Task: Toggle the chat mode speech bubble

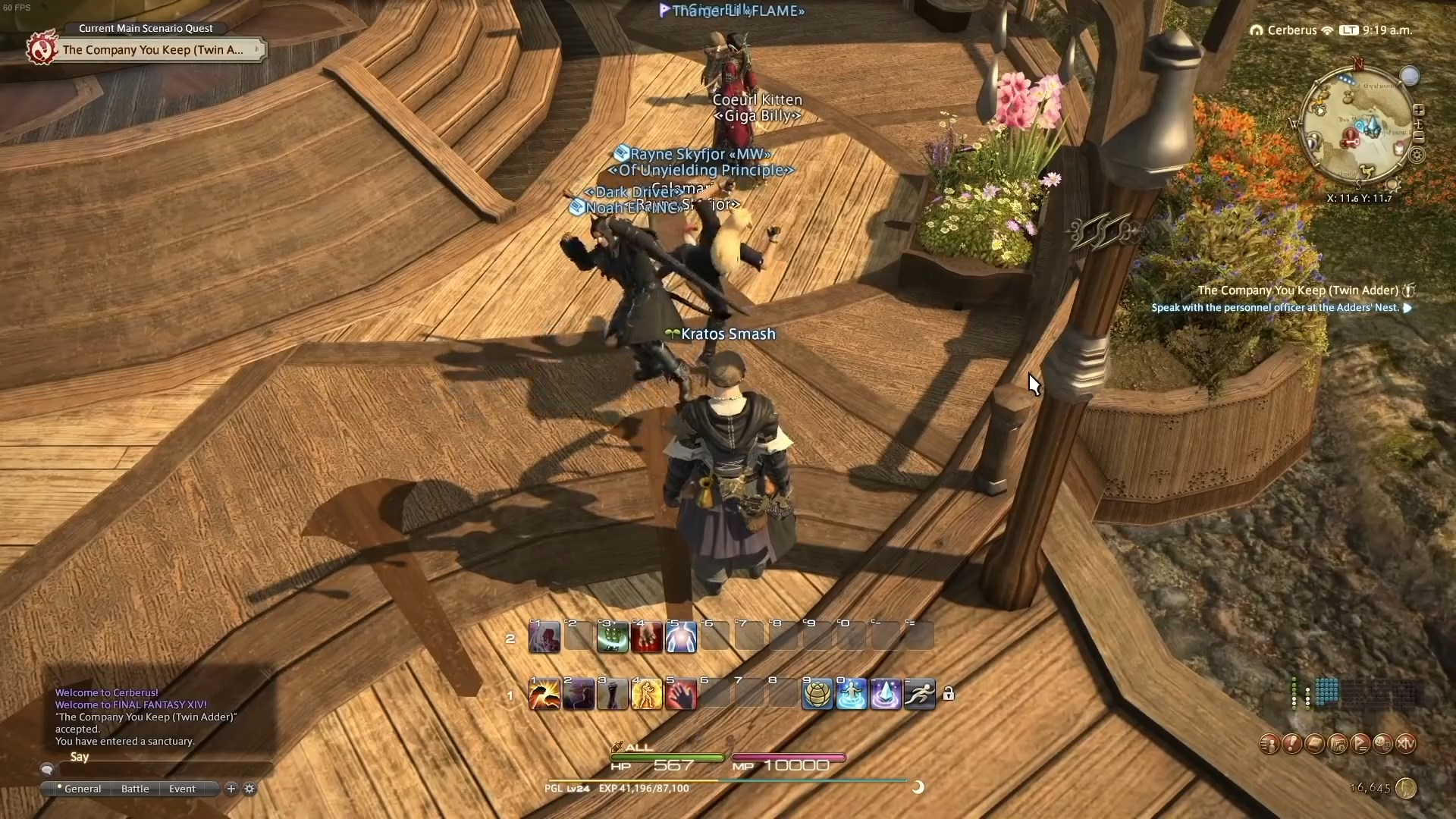Action: [x=47, y=769]
